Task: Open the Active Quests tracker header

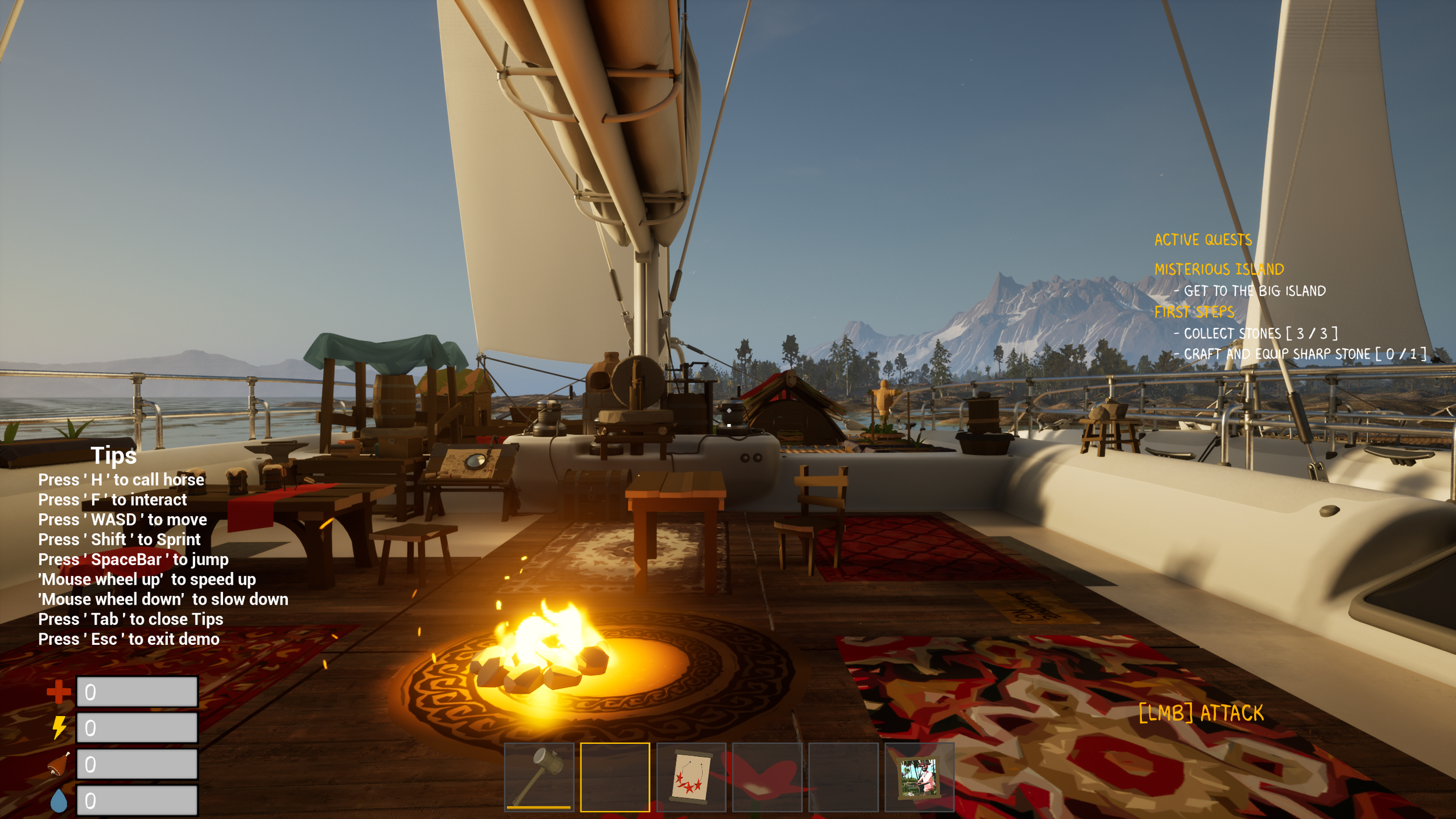Action: (1203, 240)
